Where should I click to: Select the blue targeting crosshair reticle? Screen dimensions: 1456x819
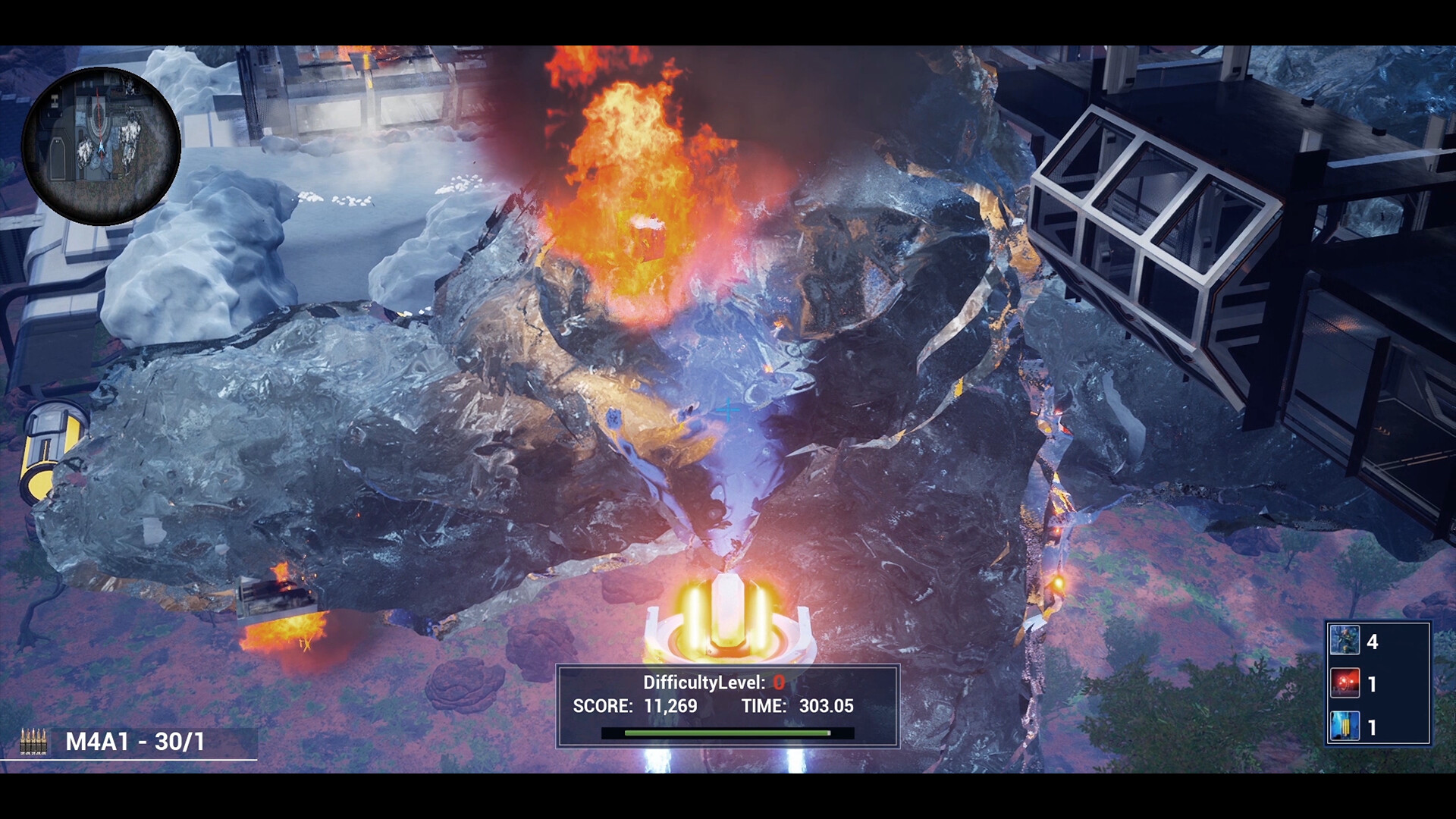tap(730, 410)
